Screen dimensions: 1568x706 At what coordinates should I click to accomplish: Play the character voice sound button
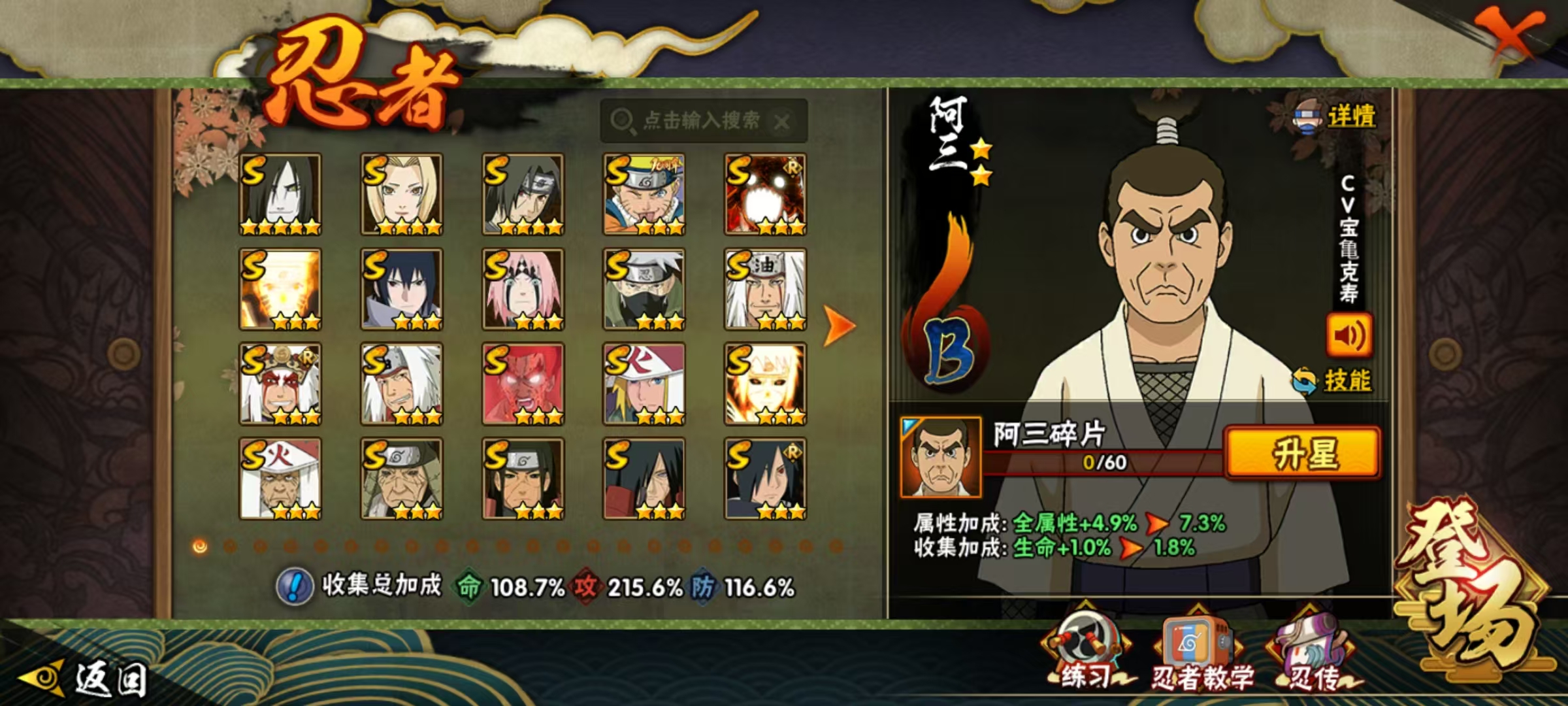point(1348,335)
